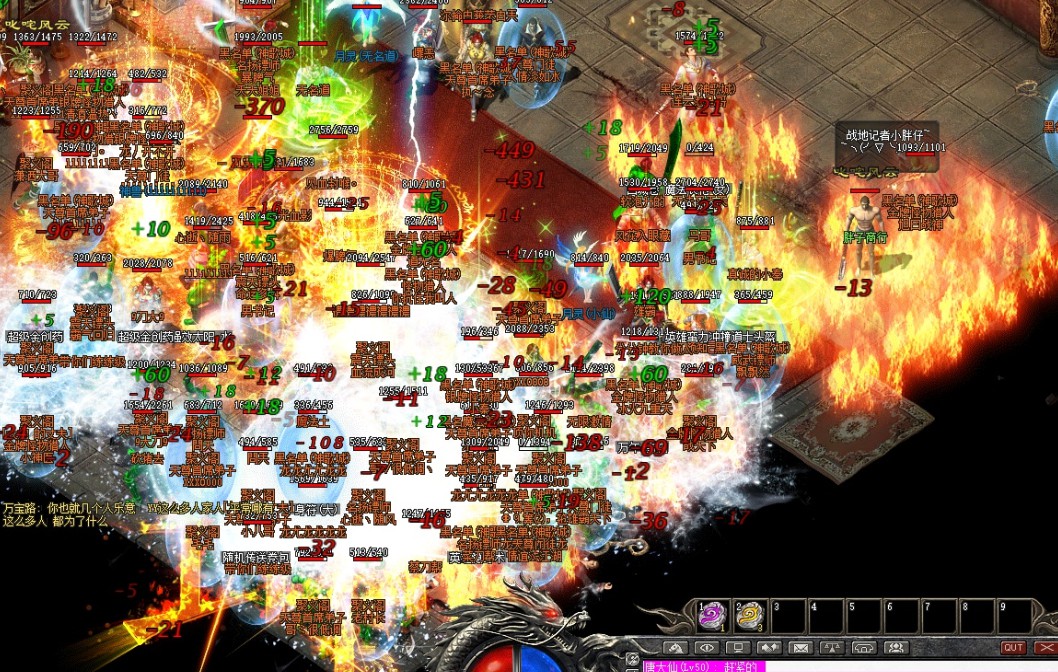
Task: Click the eye icon button
Action: point(706,647)
